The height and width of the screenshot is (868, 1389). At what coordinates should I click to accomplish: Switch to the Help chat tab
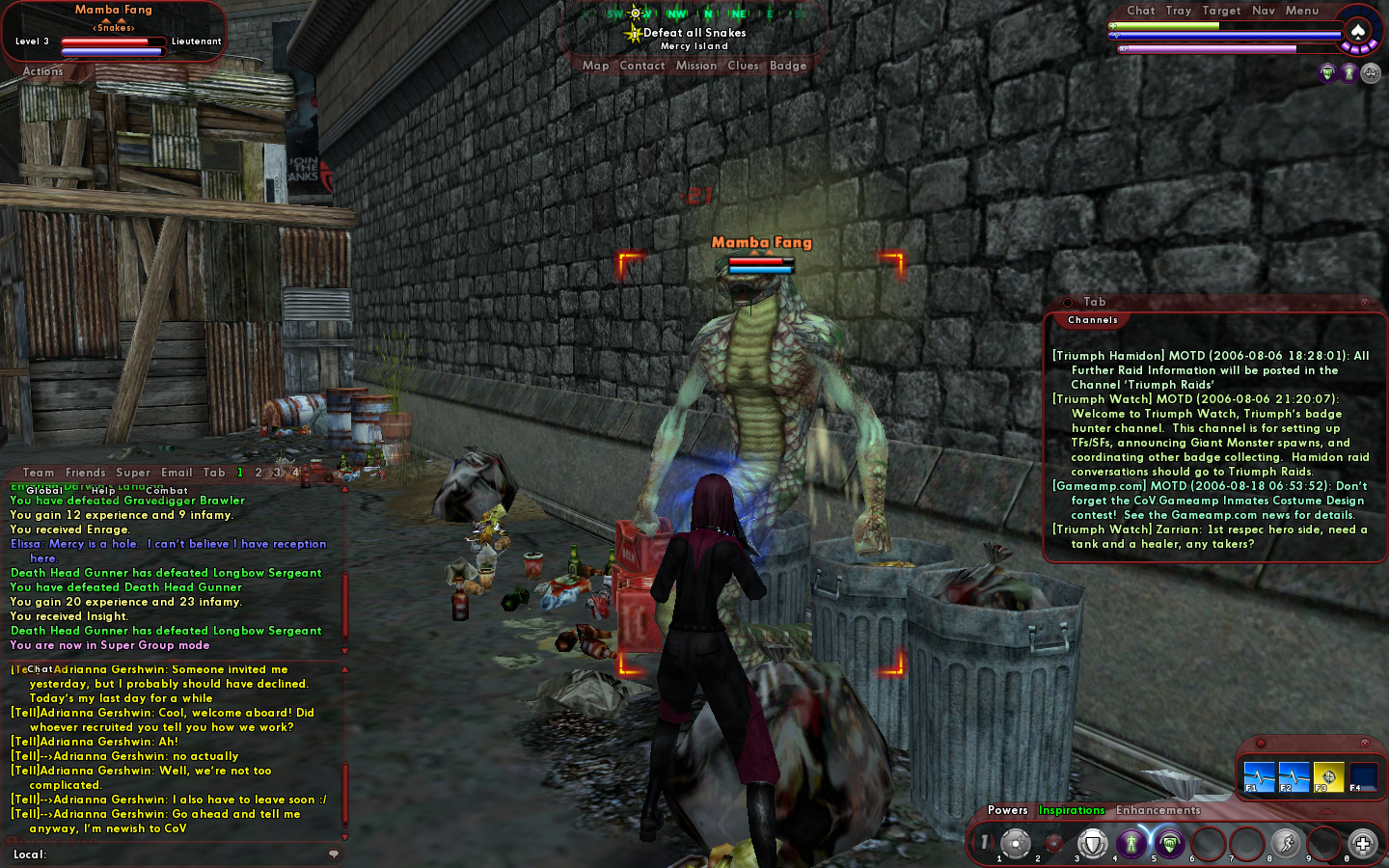pos(103,490)
